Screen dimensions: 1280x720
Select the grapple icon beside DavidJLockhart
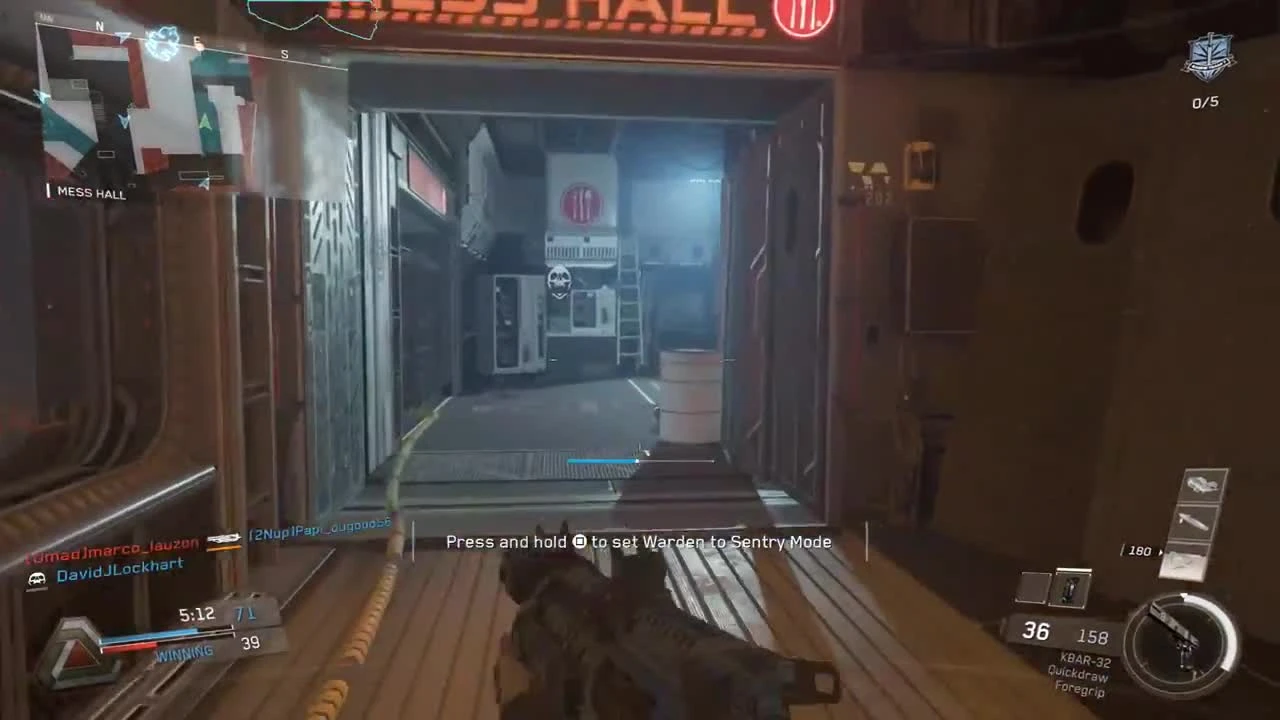(x=36, y=577)
